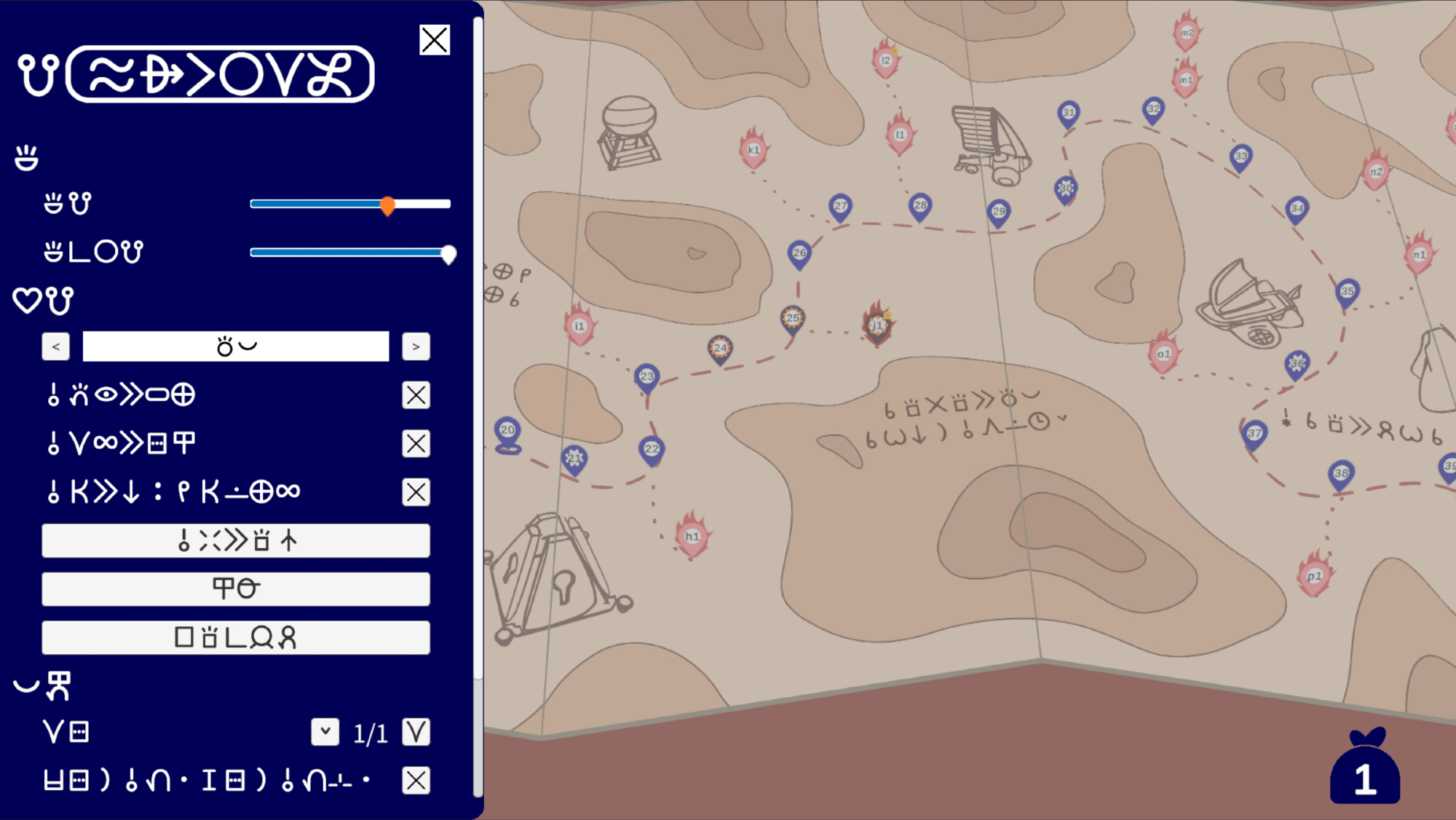Choose blue map marker 38
Image resolution: width=1456 pixels, height=820 pixels.
[x=1341, y=474]
